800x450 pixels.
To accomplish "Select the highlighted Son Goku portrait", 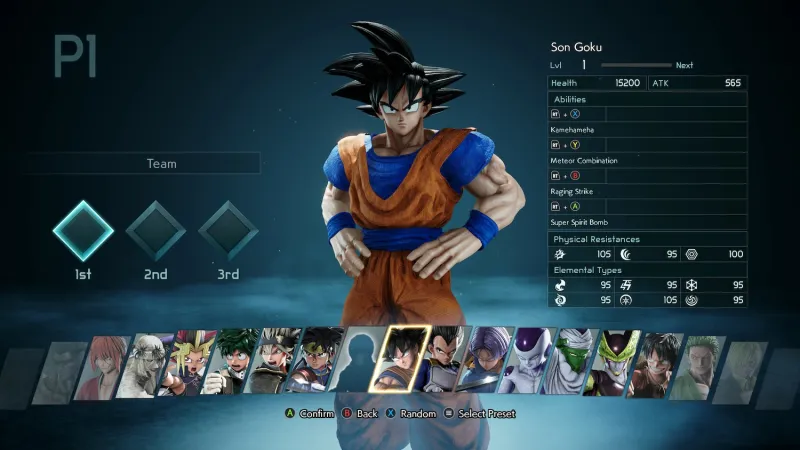I will click(400, 358).
